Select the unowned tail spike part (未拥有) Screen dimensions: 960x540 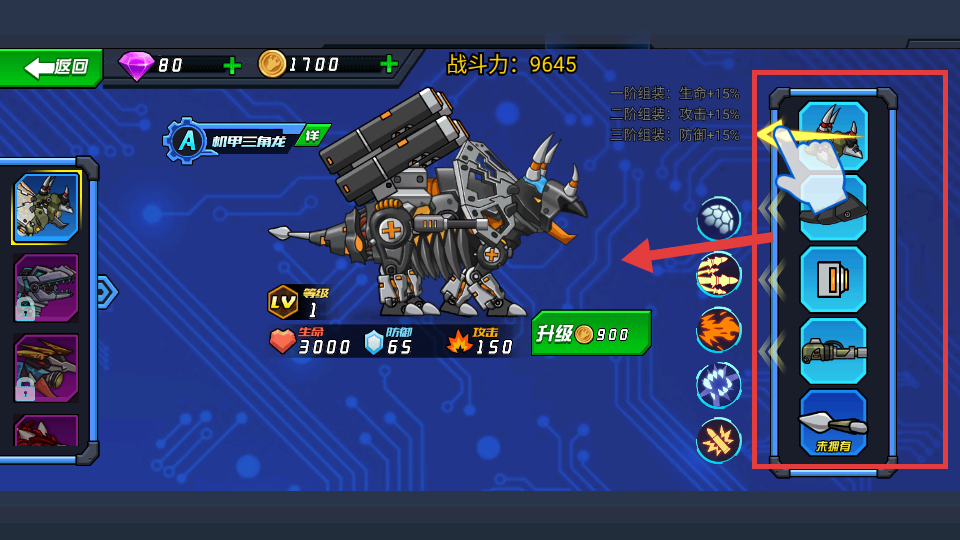tap(833, 423)
